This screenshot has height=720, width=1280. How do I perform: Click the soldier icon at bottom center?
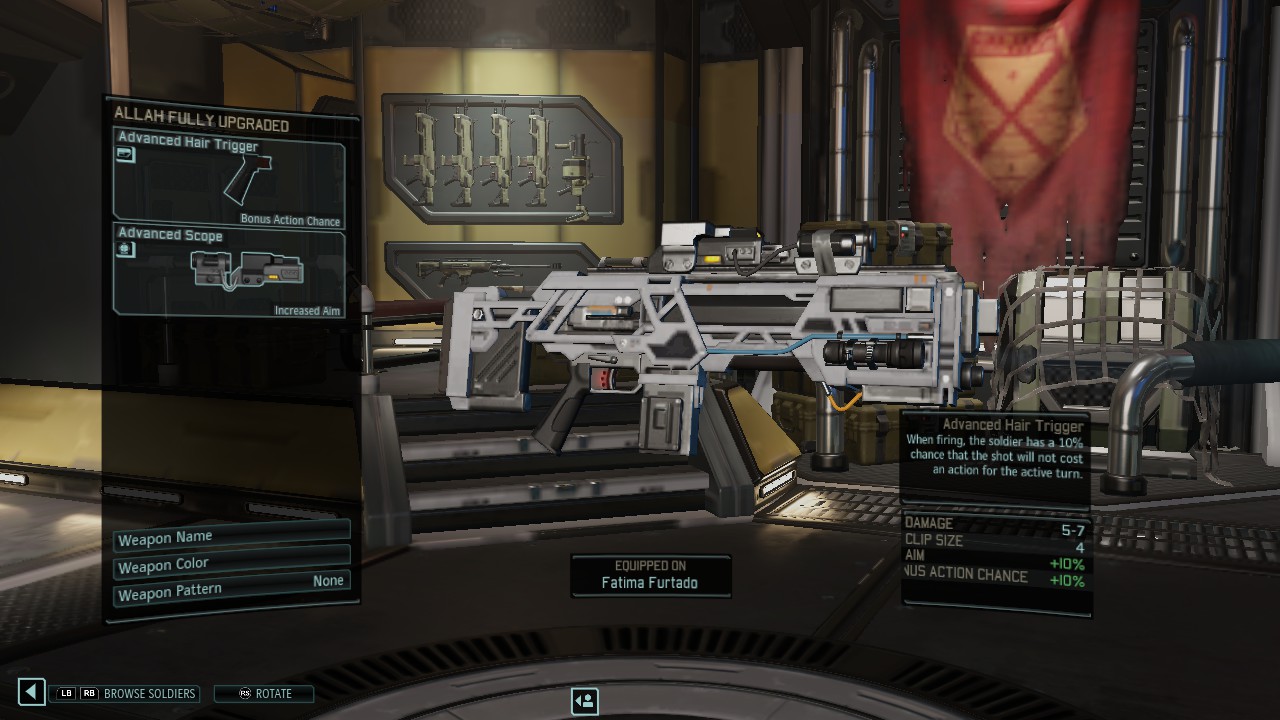coord(585,701)
